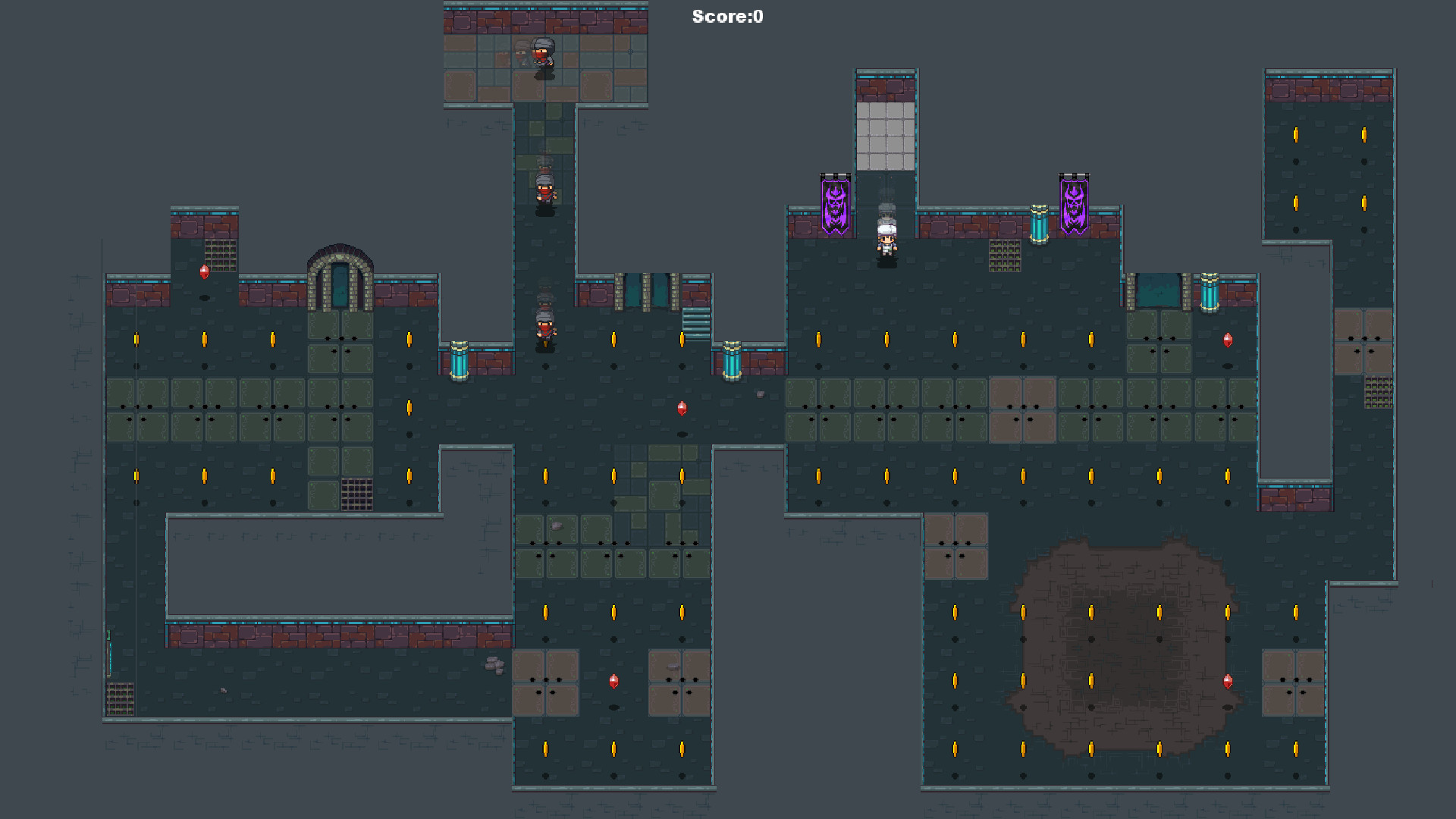Toggle the glowing cyan pillar left of the corridor
The width and height of the screenshot is (1456, 819).
point(460,364)
